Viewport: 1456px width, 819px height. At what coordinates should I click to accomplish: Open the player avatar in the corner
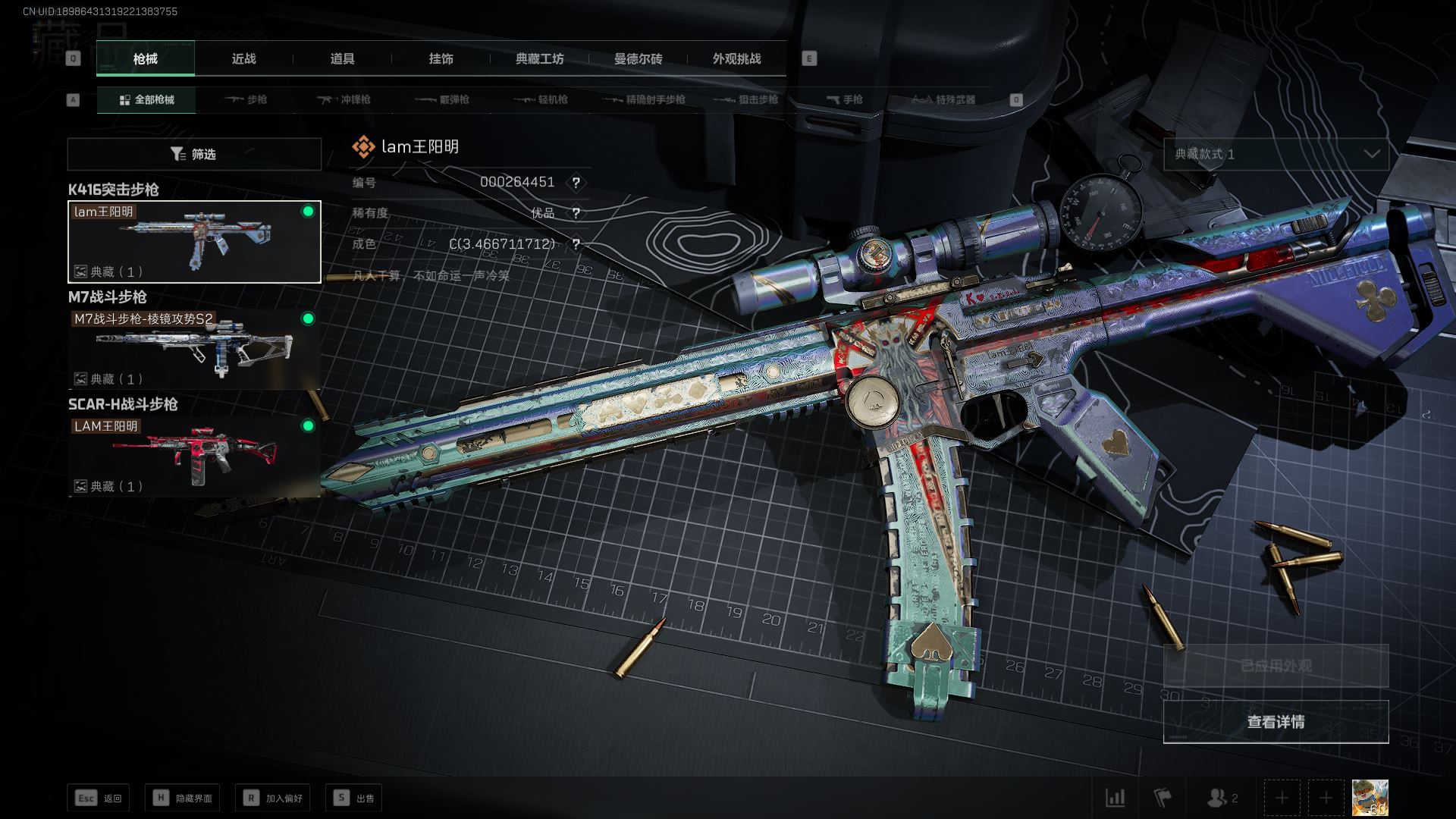(1370, 798)
